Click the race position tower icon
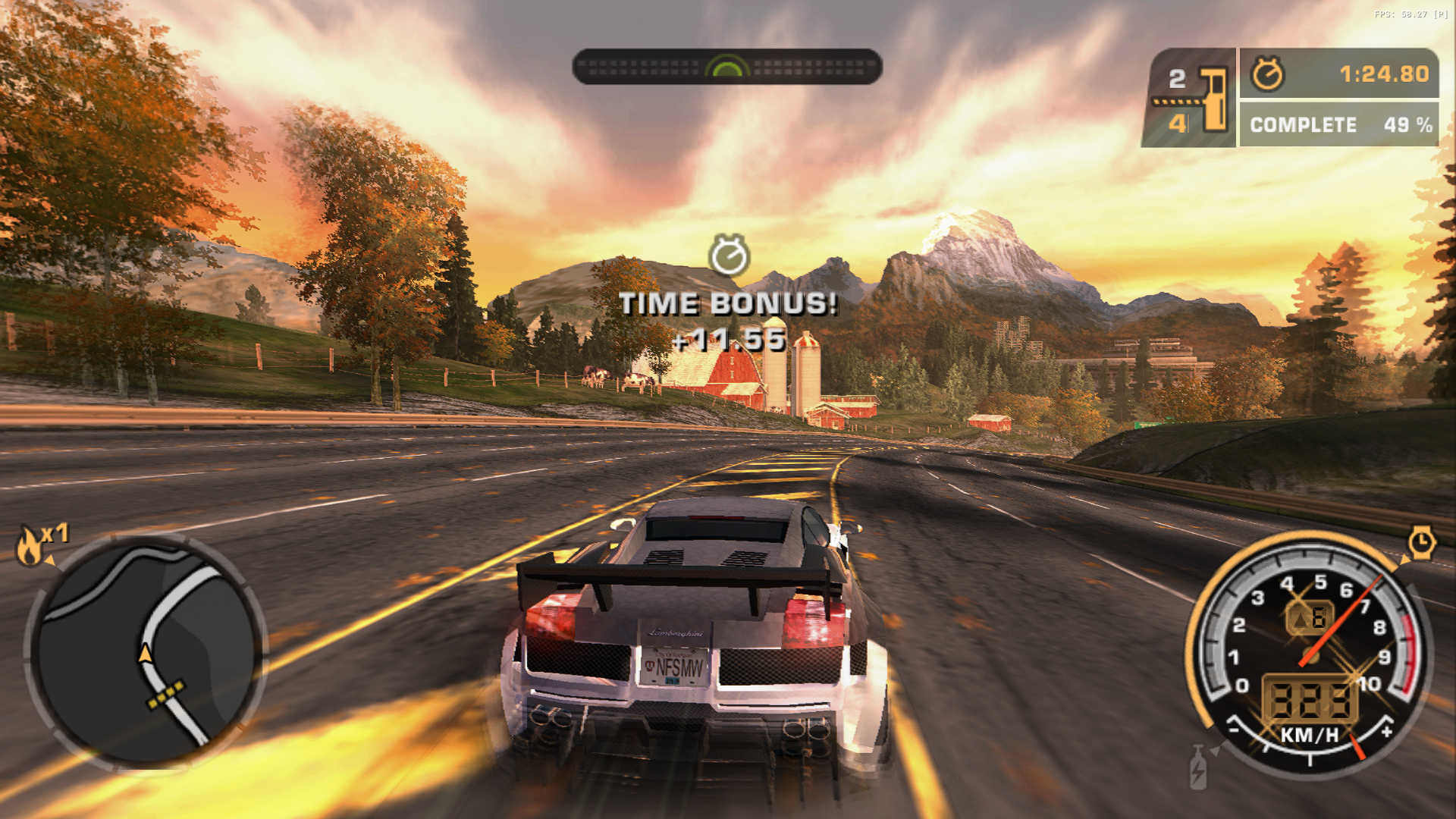1456x819 pixels. coord(1215,99)
